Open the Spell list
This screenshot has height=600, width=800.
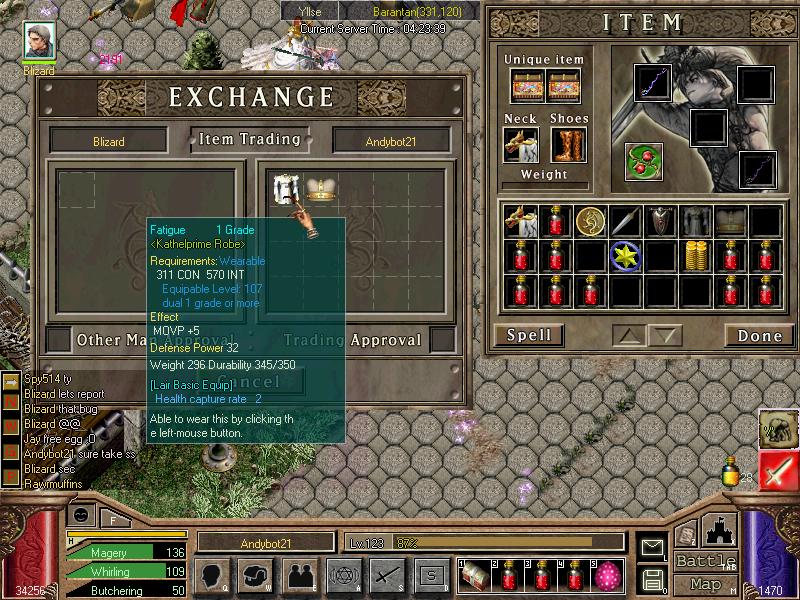pos(527,336)
